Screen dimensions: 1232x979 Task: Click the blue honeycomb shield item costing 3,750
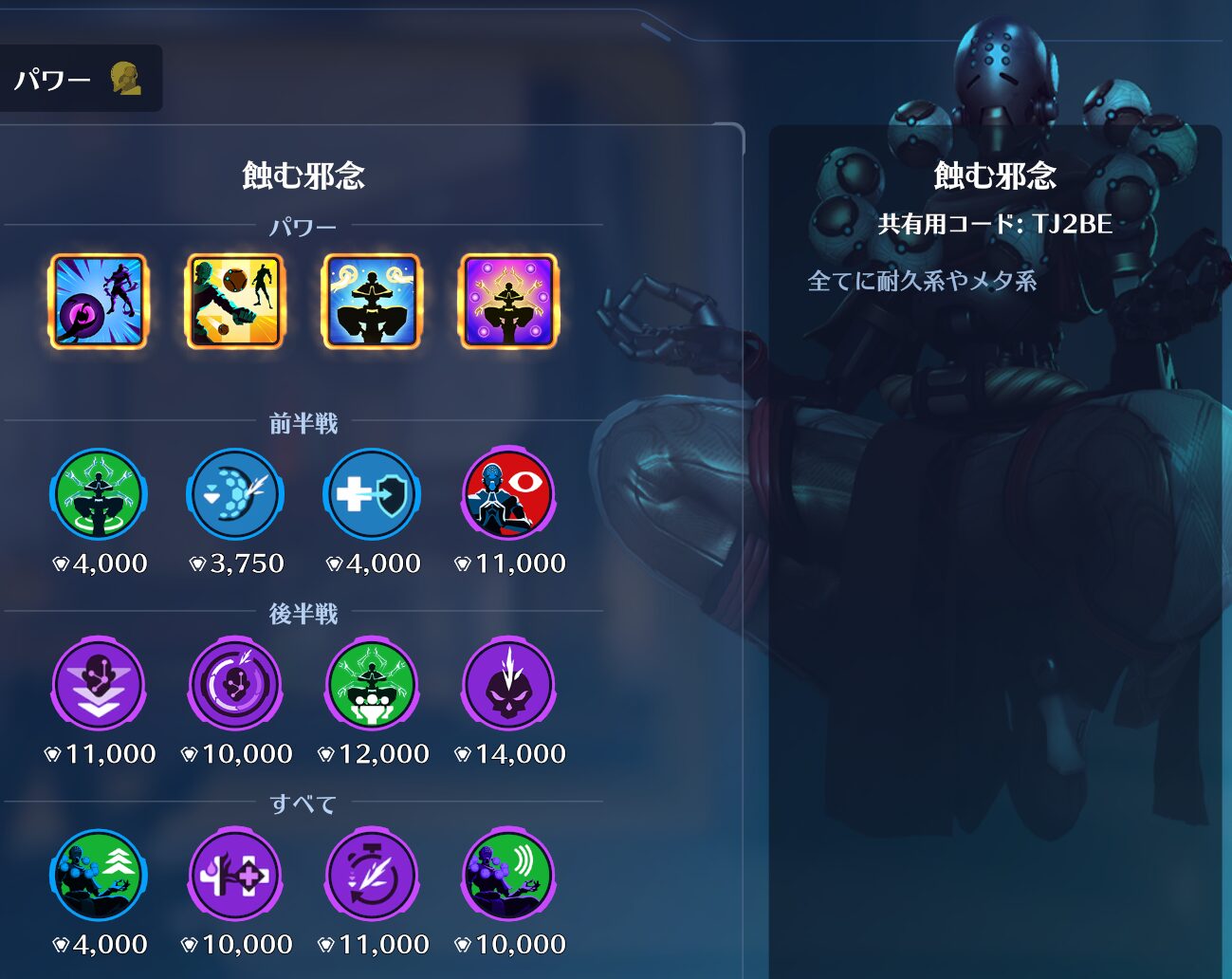[234, 495]
